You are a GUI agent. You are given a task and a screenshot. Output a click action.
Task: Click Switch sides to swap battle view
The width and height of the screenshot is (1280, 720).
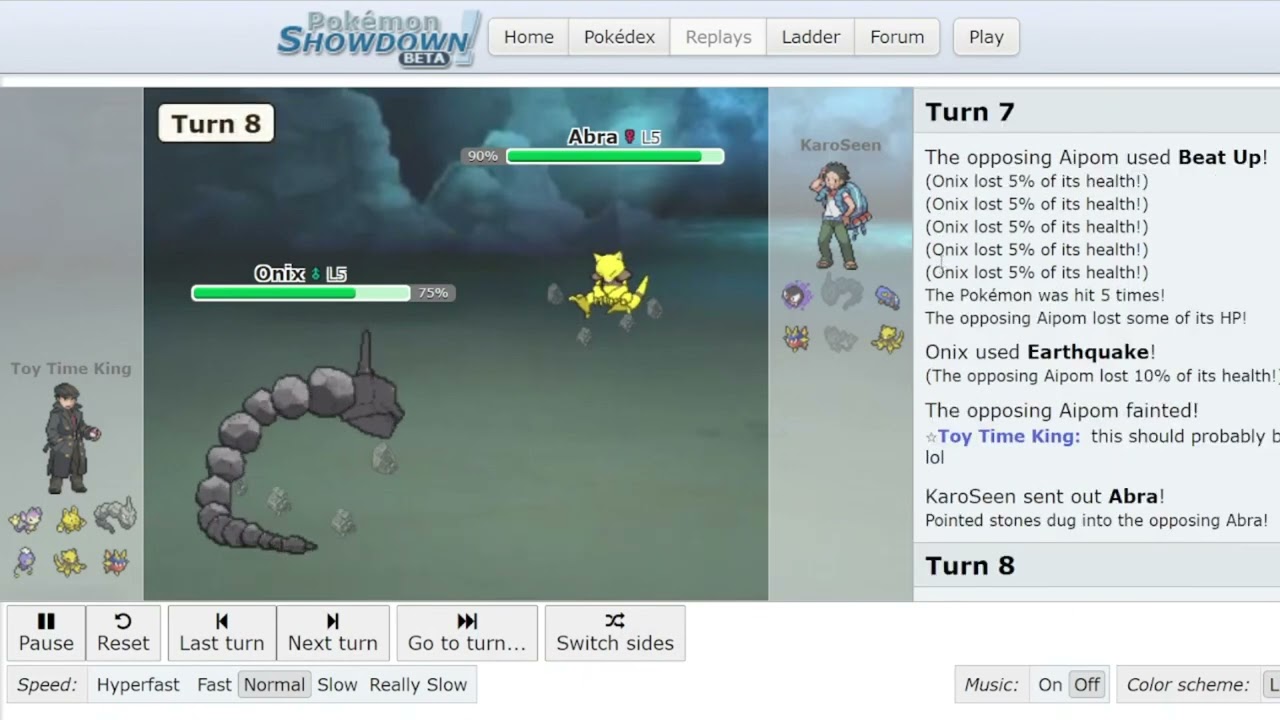pos(614,633)
